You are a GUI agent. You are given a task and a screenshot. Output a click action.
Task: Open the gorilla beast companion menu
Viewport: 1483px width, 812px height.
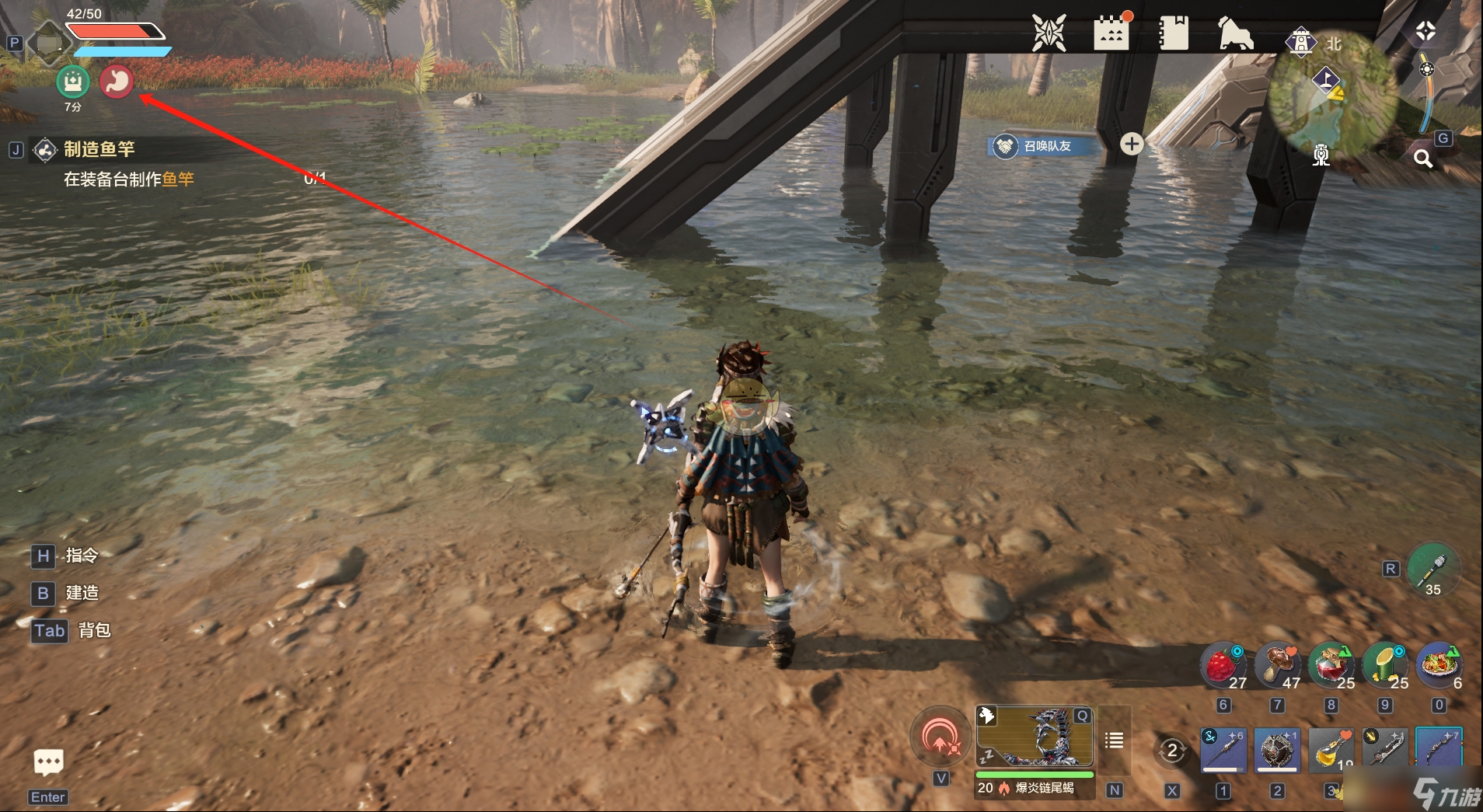1235,33
